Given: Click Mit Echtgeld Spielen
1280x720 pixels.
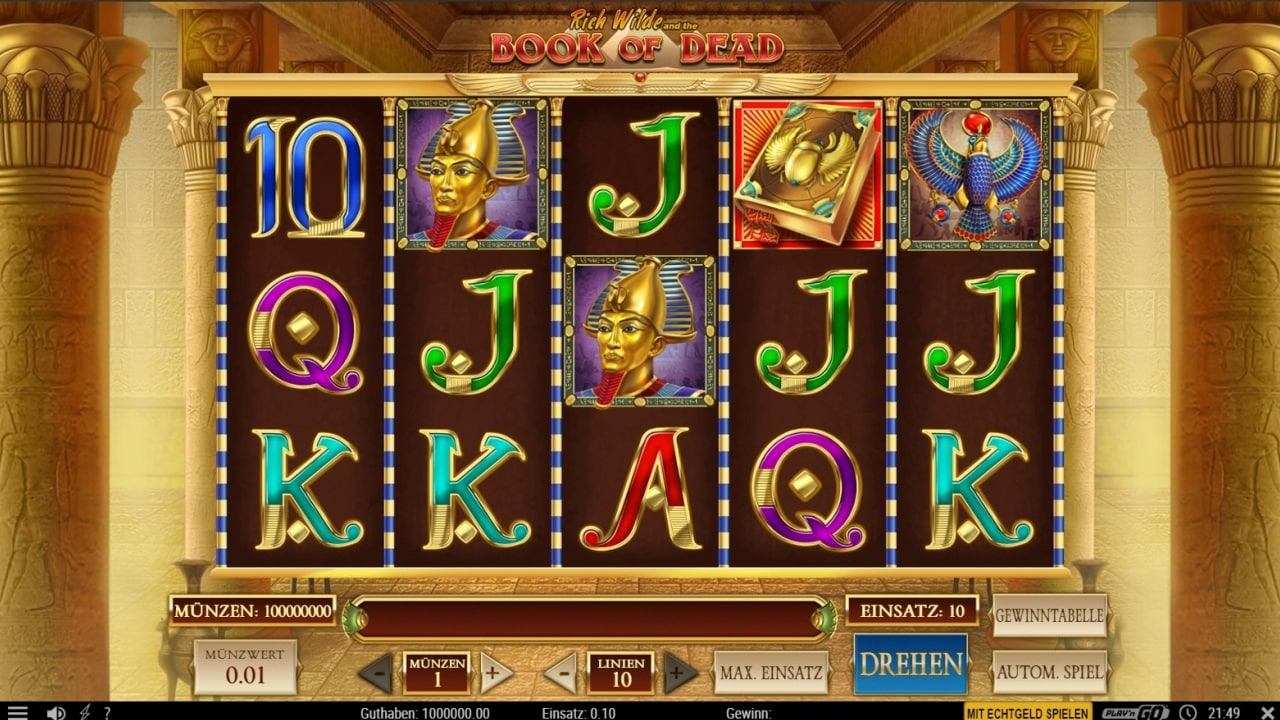Looking at the screenshot, I should 1027,712.
